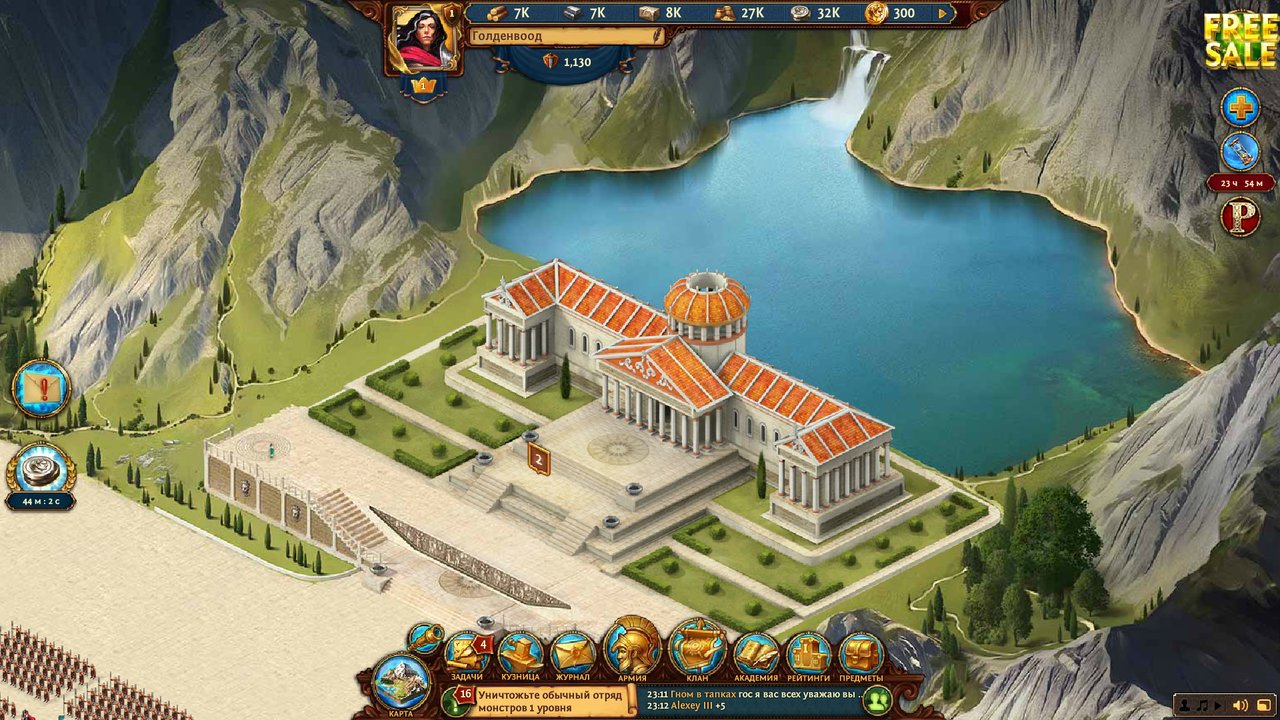The image size is (1280, 720).
Task: Show the Рейтинги podium rankings
Action: point(808,653)
